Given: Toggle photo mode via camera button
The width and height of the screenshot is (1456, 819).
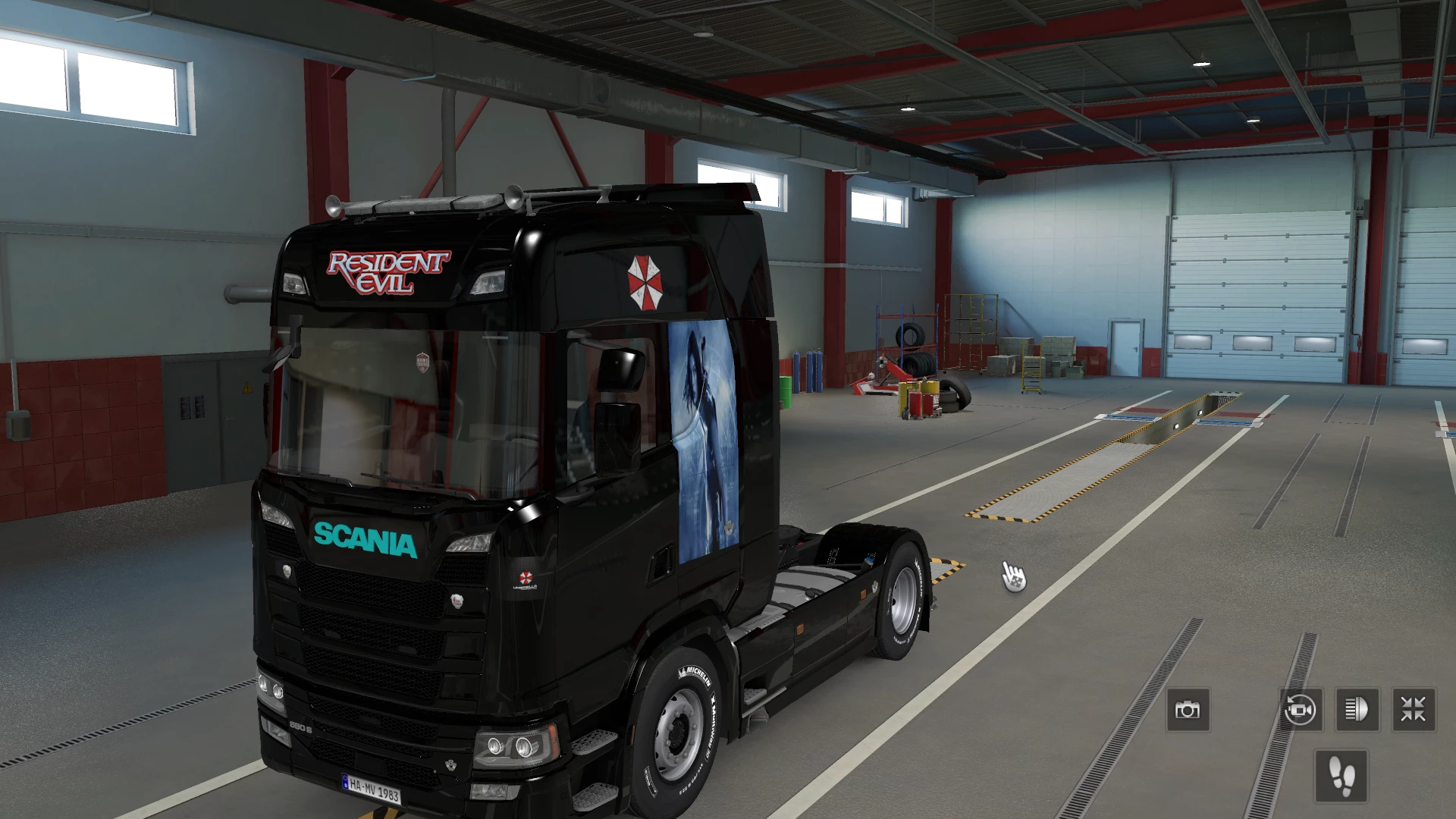Looking at the screenshot, I should coord(1190,711).
